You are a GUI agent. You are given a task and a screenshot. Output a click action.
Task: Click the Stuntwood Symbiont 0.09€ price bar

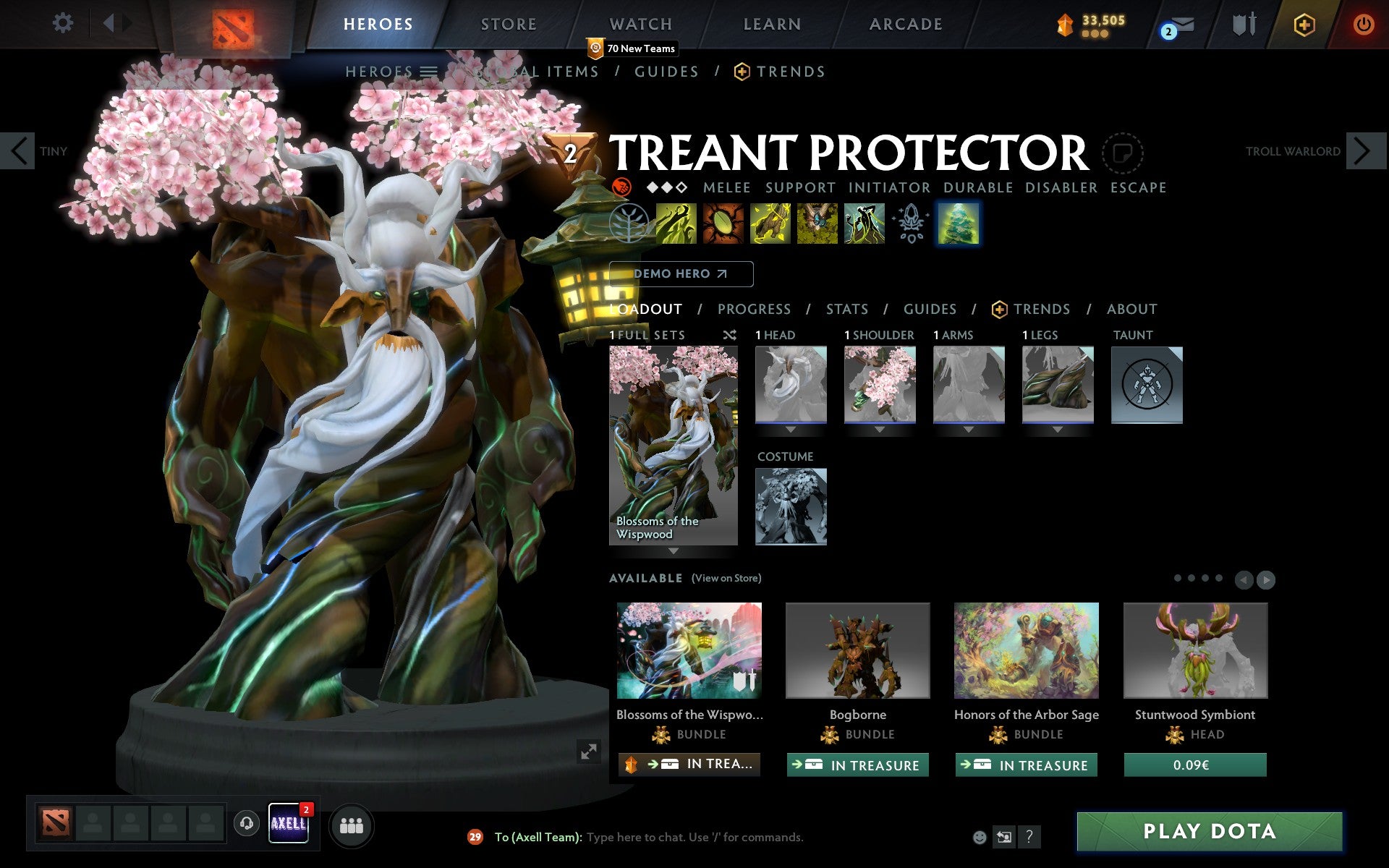pos(1195,765)
